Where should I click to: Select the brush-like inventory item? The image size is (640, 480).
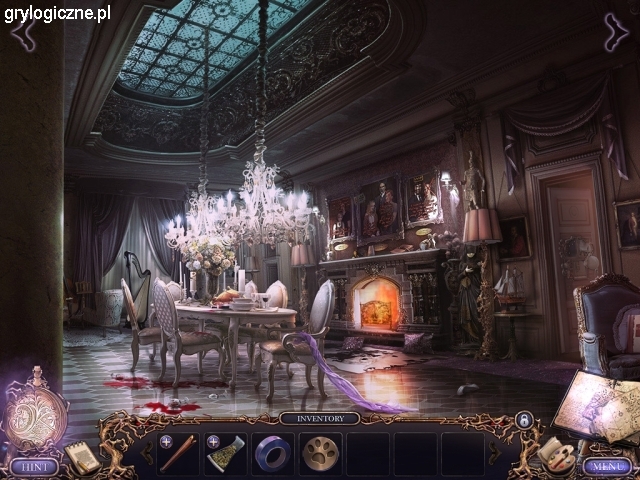pyautogui.click(x=223, y=454)
